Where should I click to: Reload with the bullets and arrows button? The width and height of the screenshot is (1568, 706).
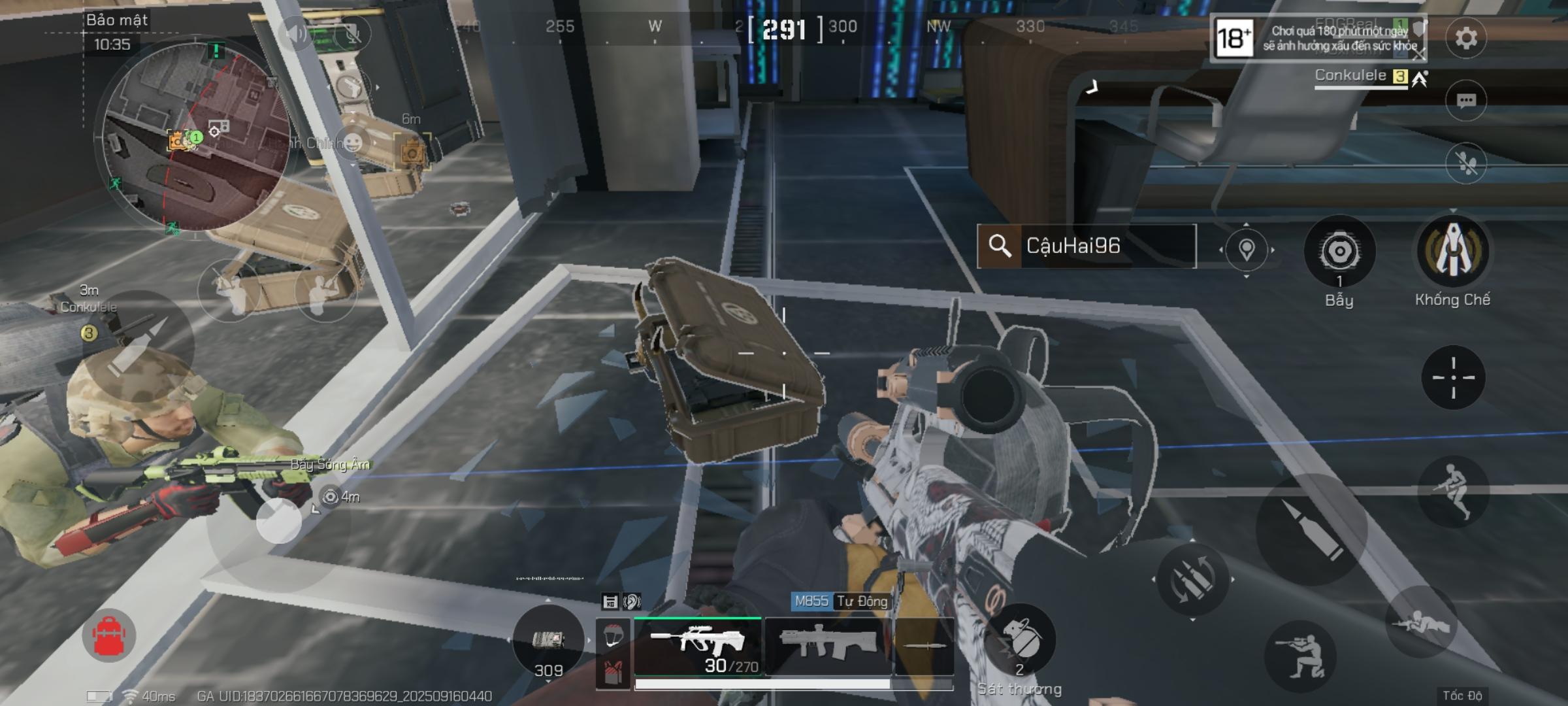1192,579
